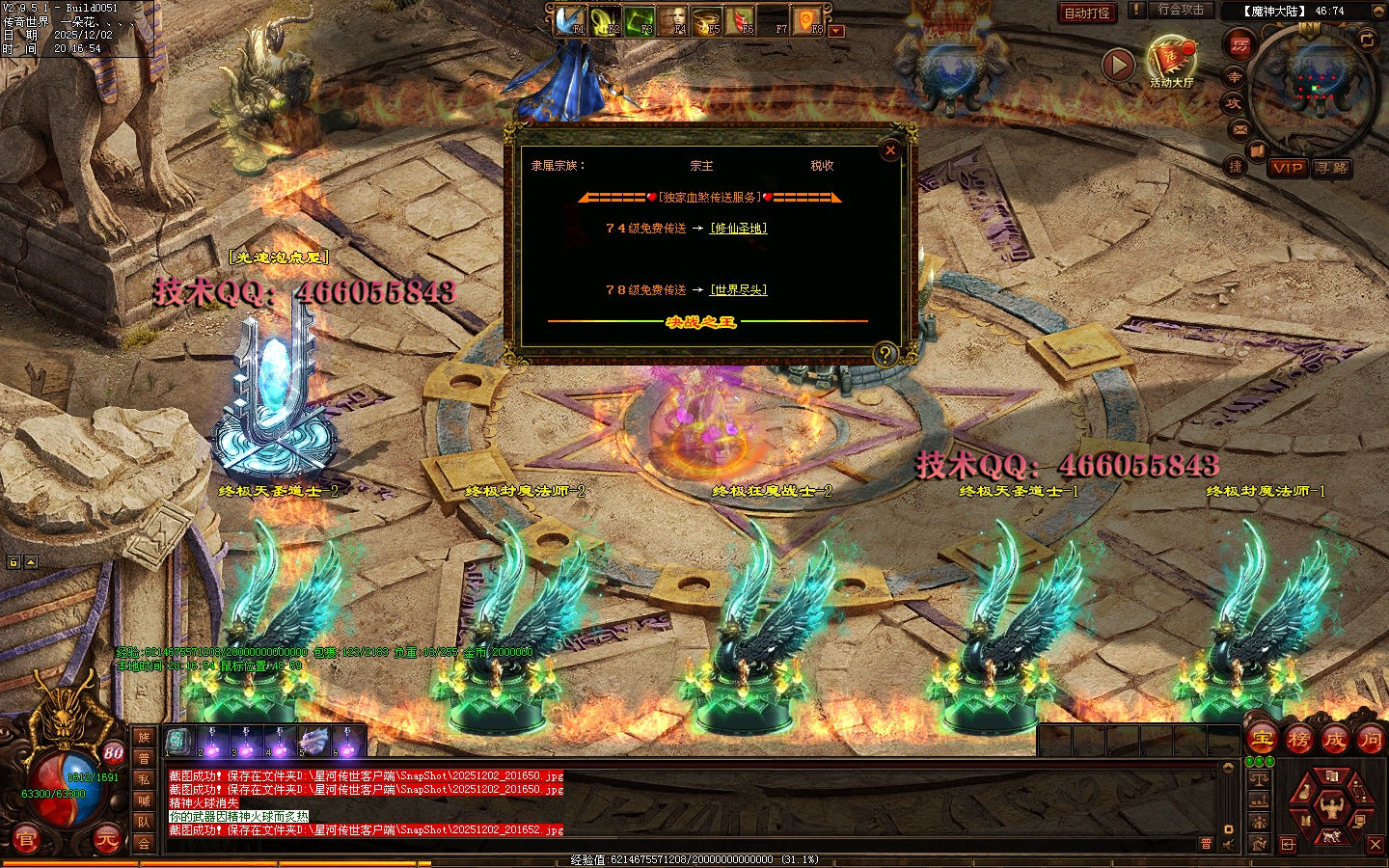Activate 寻路 pathfinding button
The image size is (1389, 868).
[x=1332, y=168]
